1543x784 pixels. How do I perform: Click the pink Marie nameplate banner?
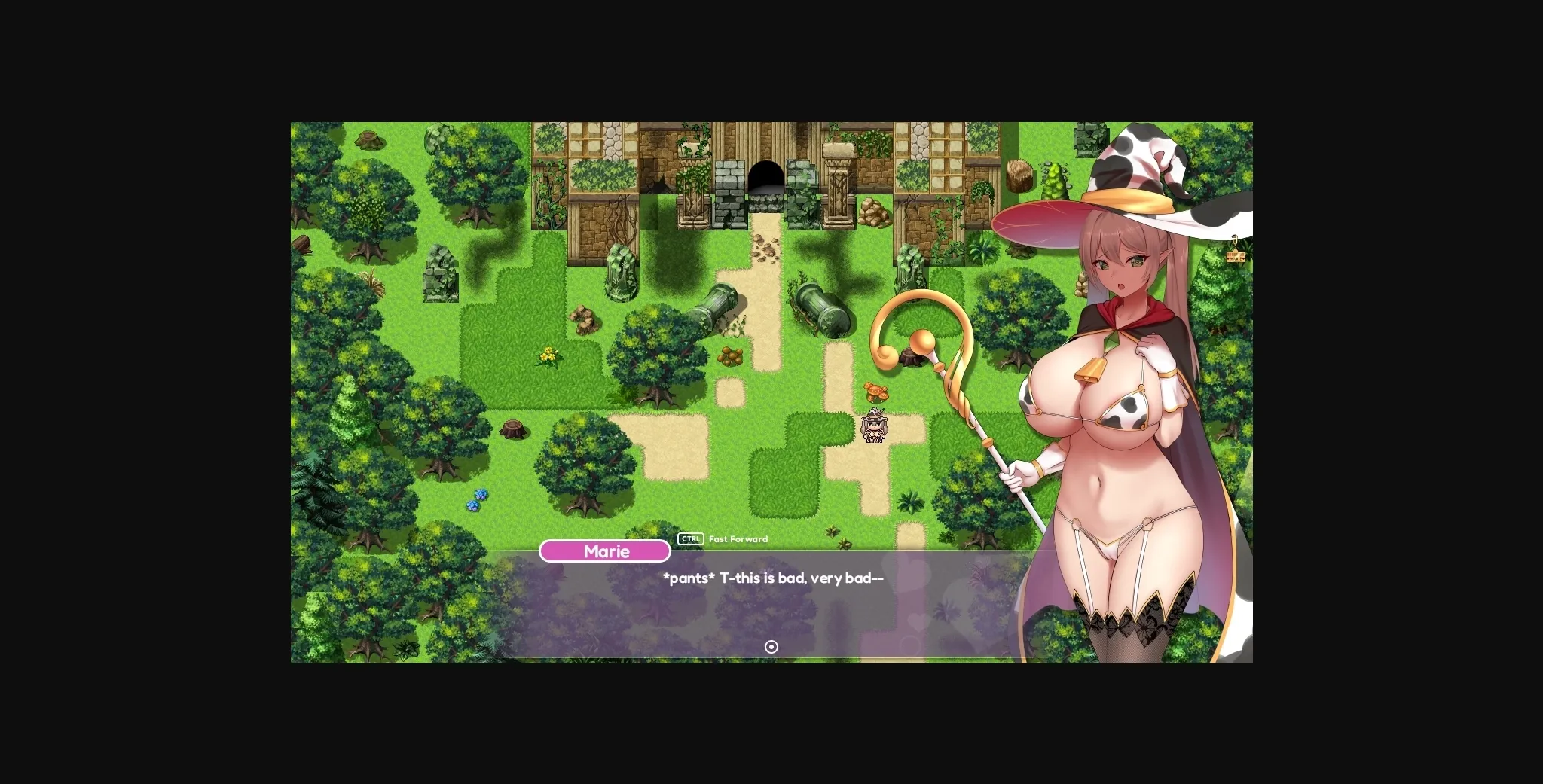[605, 551]
